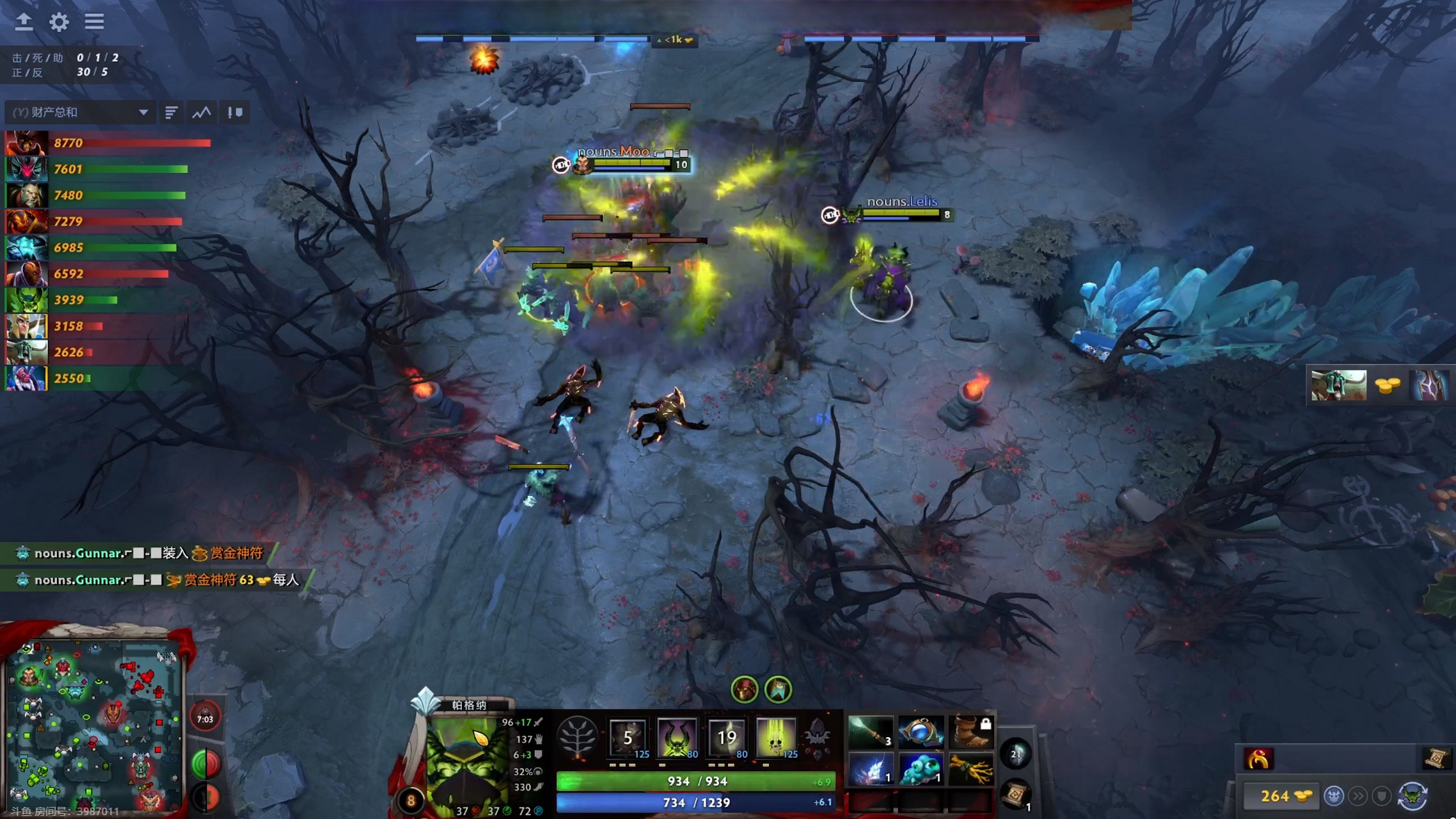Open the scoreboard stat category selector arrow
The height and width of the screenshot is (819, 1456).
(143, 112)
